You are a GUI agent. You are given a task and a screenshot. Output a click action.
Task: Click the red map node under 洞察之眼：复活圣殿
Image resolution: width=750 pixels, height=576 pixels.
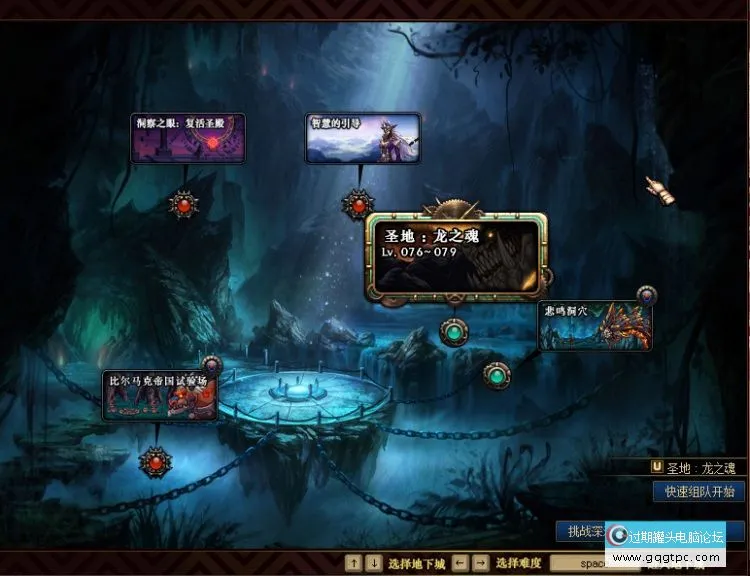[x=184, y=205]
